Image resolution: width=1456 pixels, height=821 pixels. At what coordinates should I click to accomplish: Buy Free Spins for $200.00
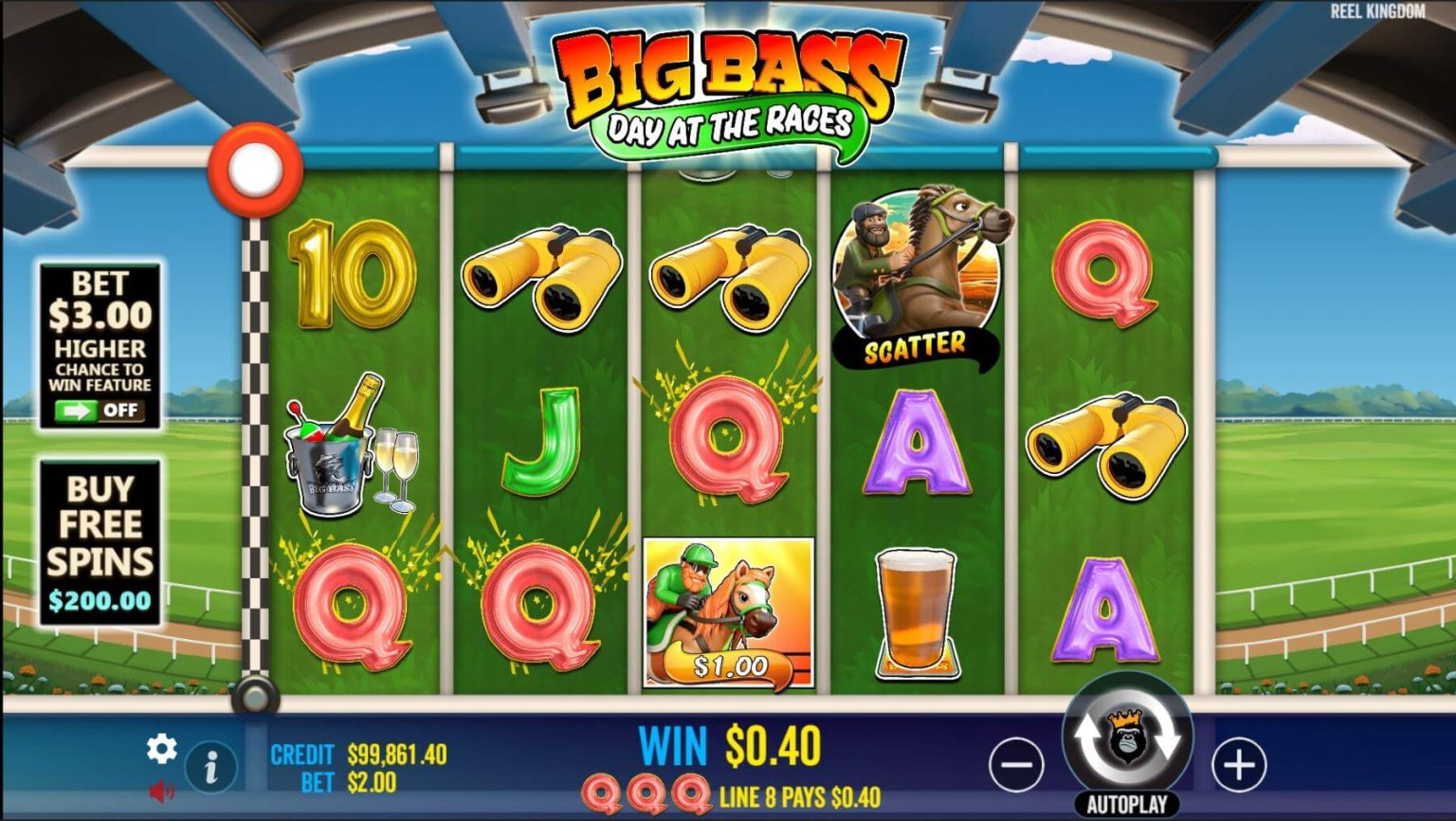tap(100, 542)
